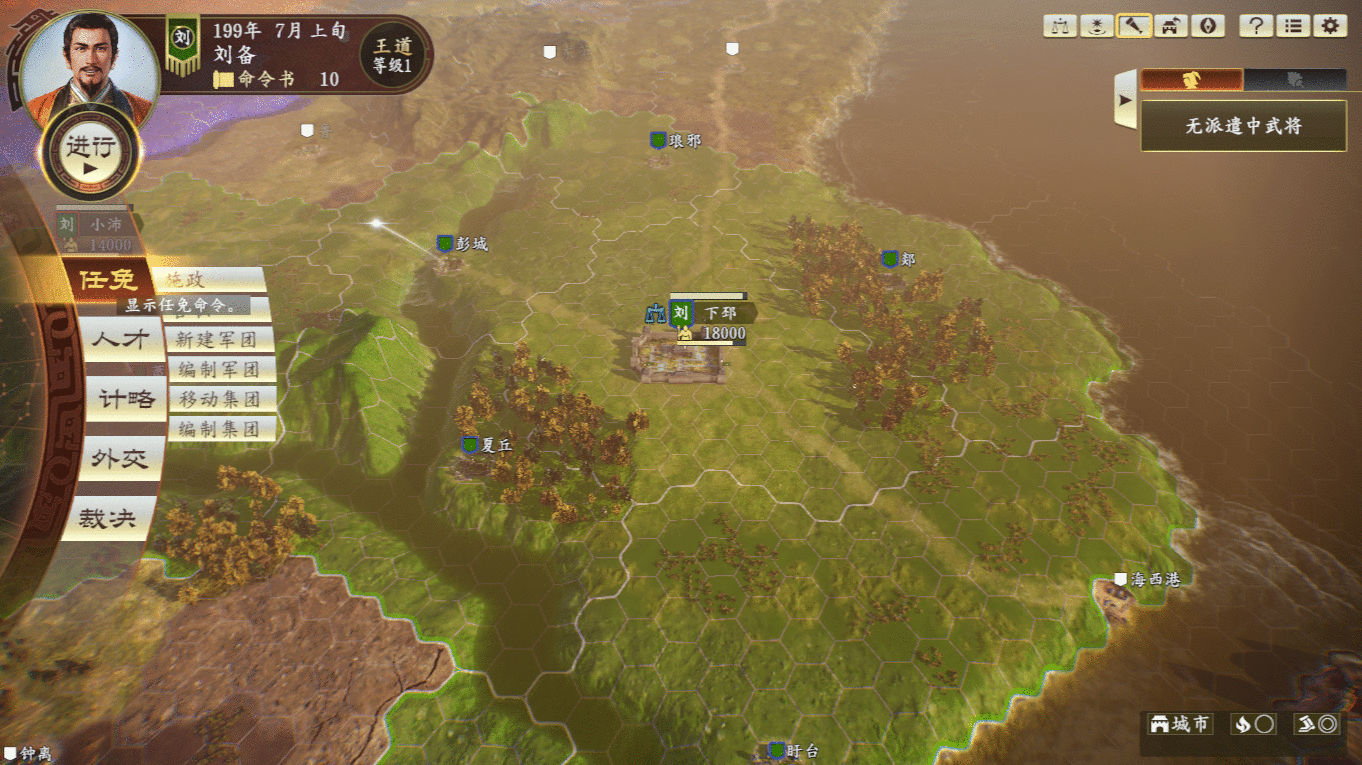Open the 任免 appointment menu

pos(108,280)
